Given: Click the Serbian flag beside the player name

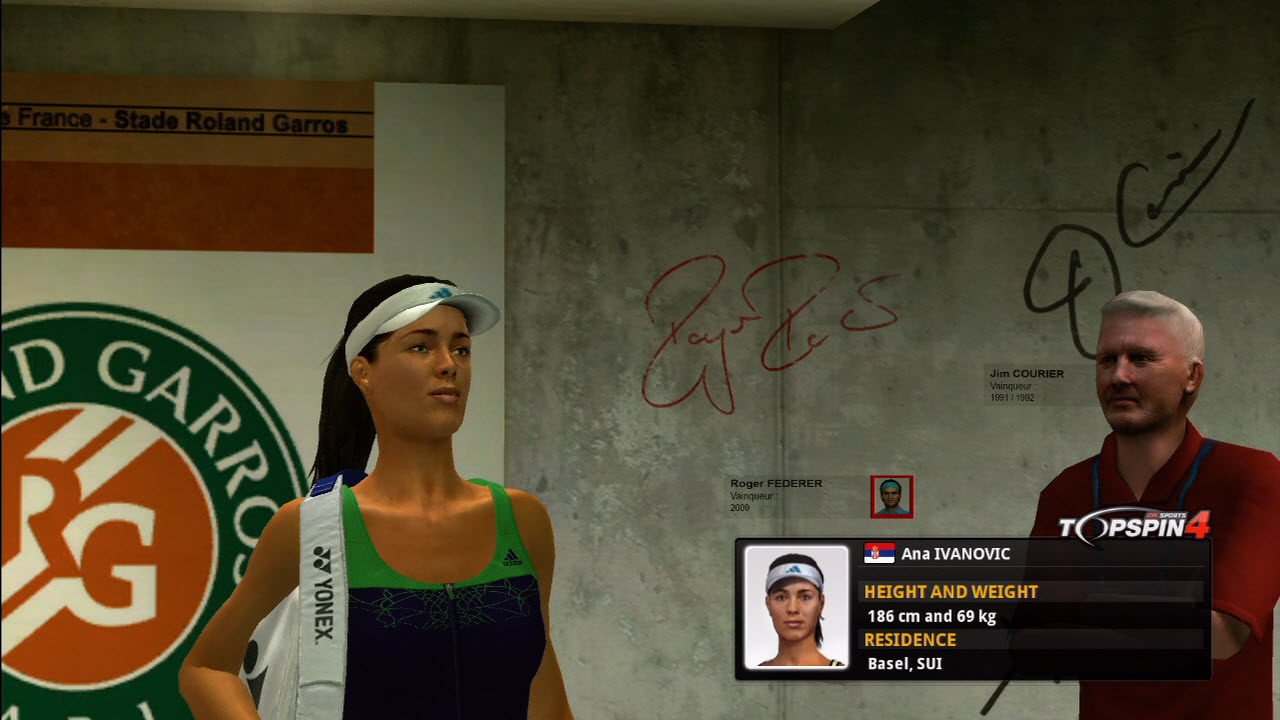Looking at the screenshot, I should click(879, 553).
